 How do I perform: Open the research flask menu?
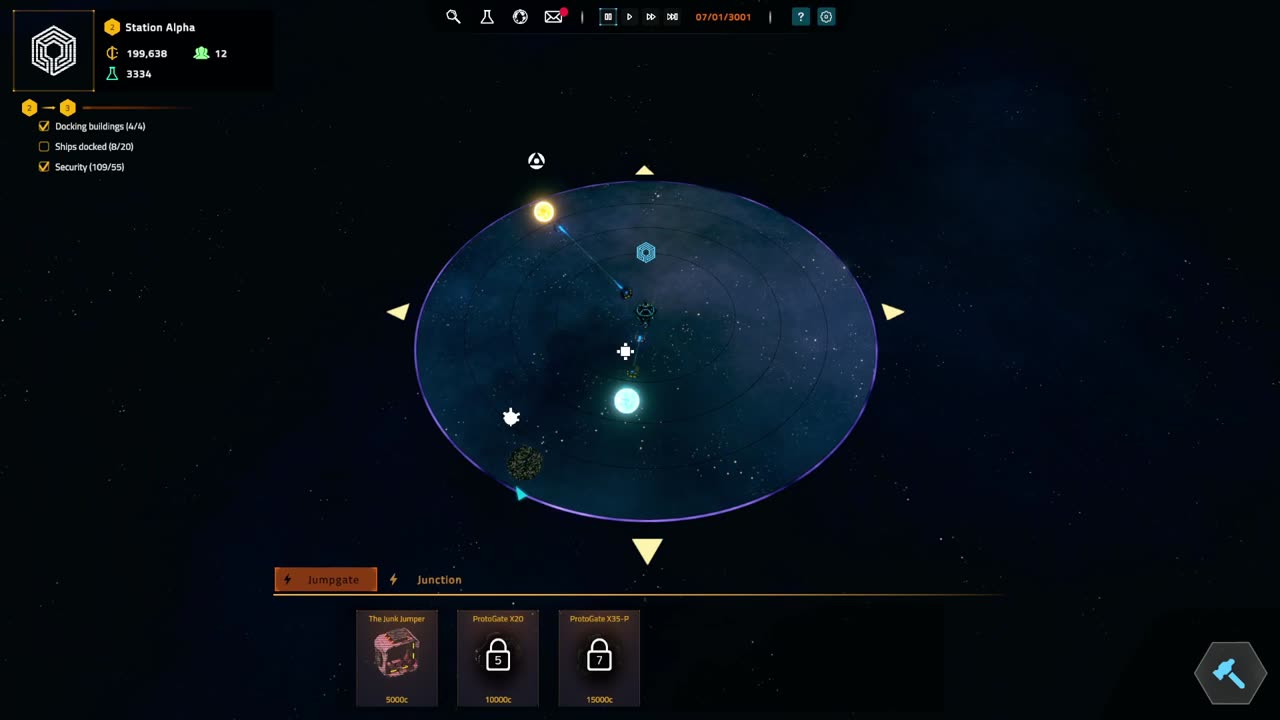487,17
